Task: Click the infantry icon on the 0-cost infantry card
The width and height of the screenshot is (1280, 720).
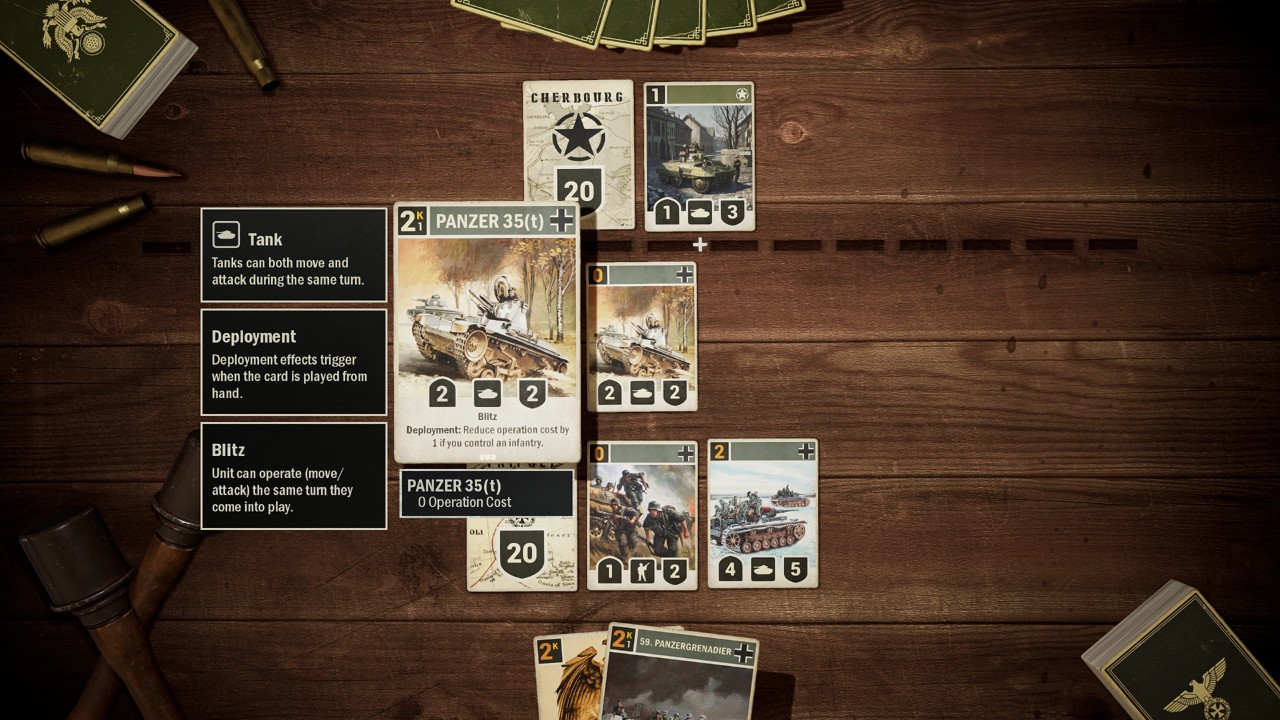Action: [641, 571]
